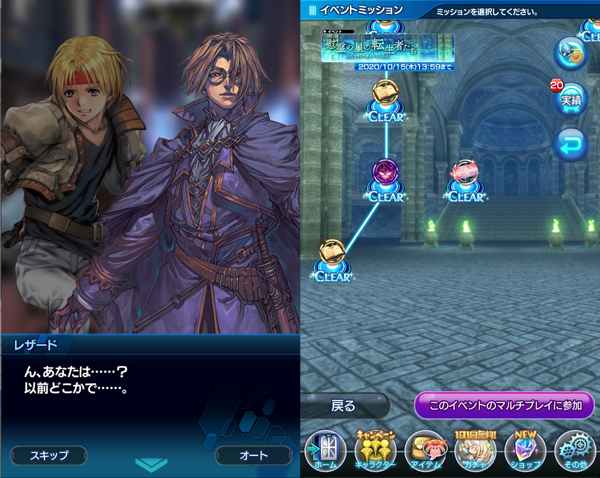Image resolution: width=600 pixels, height=478 pixels.
Task: Open the ガチャ gacha menu
Action: (476, 449)
